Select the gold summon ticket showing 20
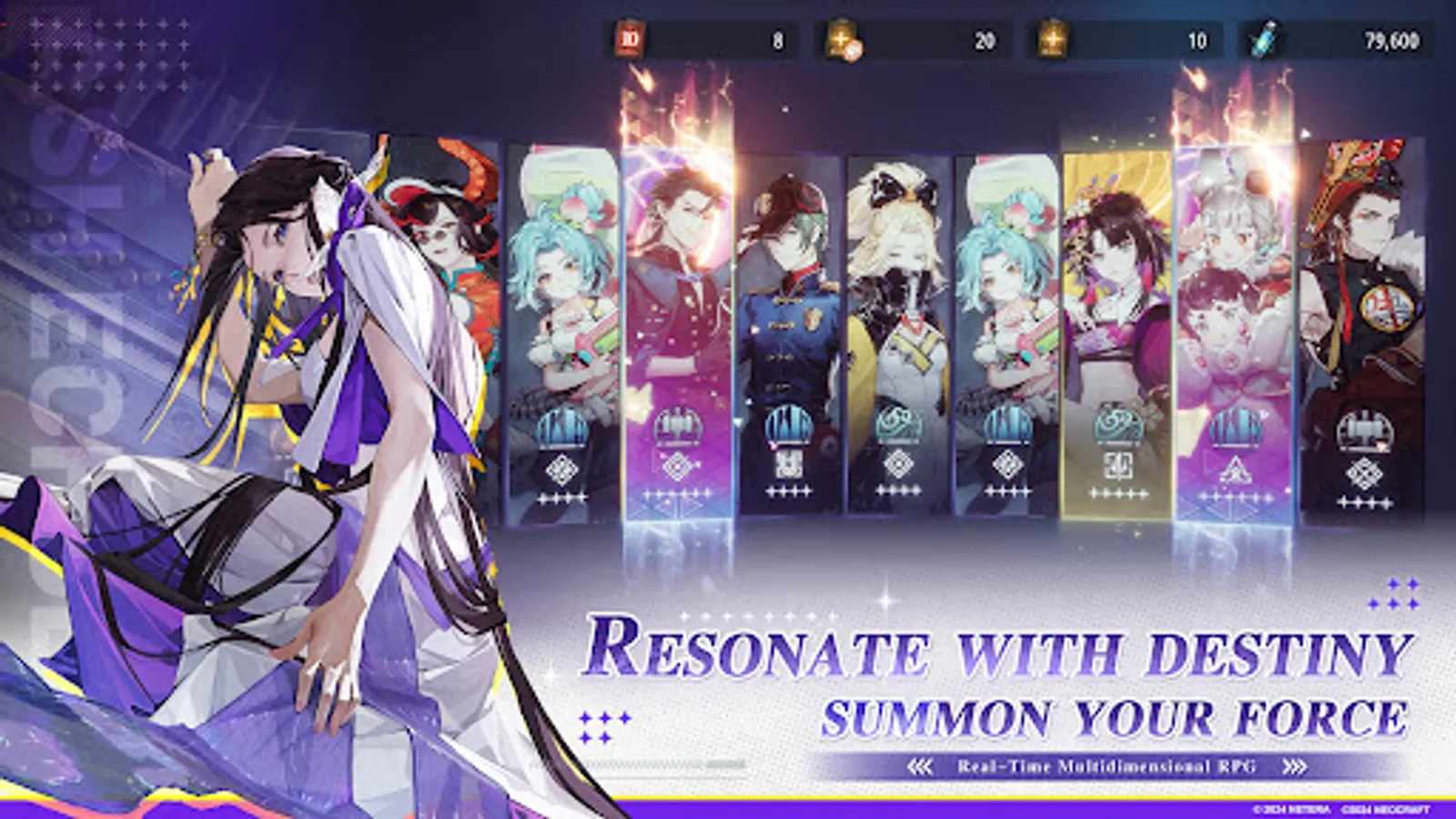The height and width of the screenshot is (819, 1456). (x=842, y=38)
